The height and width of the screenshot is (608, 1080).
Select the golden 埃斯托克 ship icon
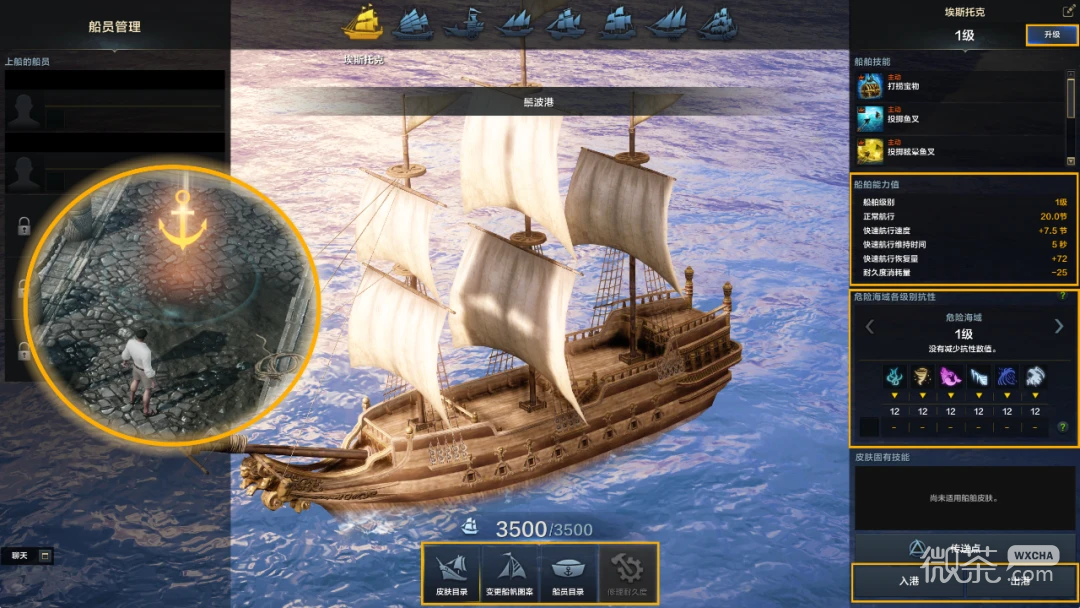pyautogui.click(x=363, y=22)
